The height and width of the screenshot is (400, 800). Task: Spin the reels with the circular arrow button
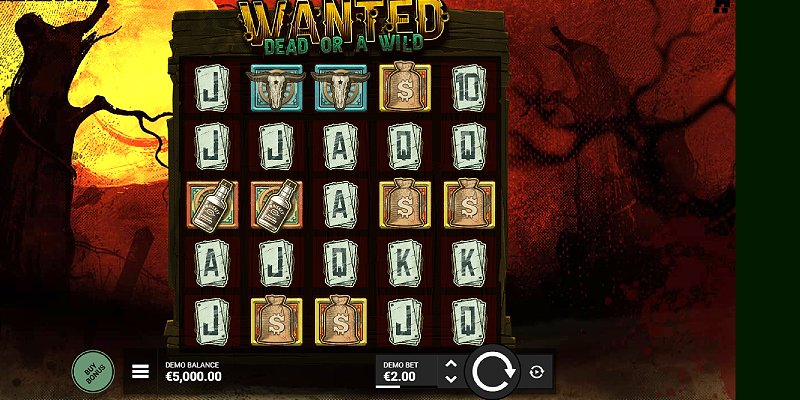coord(492,372)
